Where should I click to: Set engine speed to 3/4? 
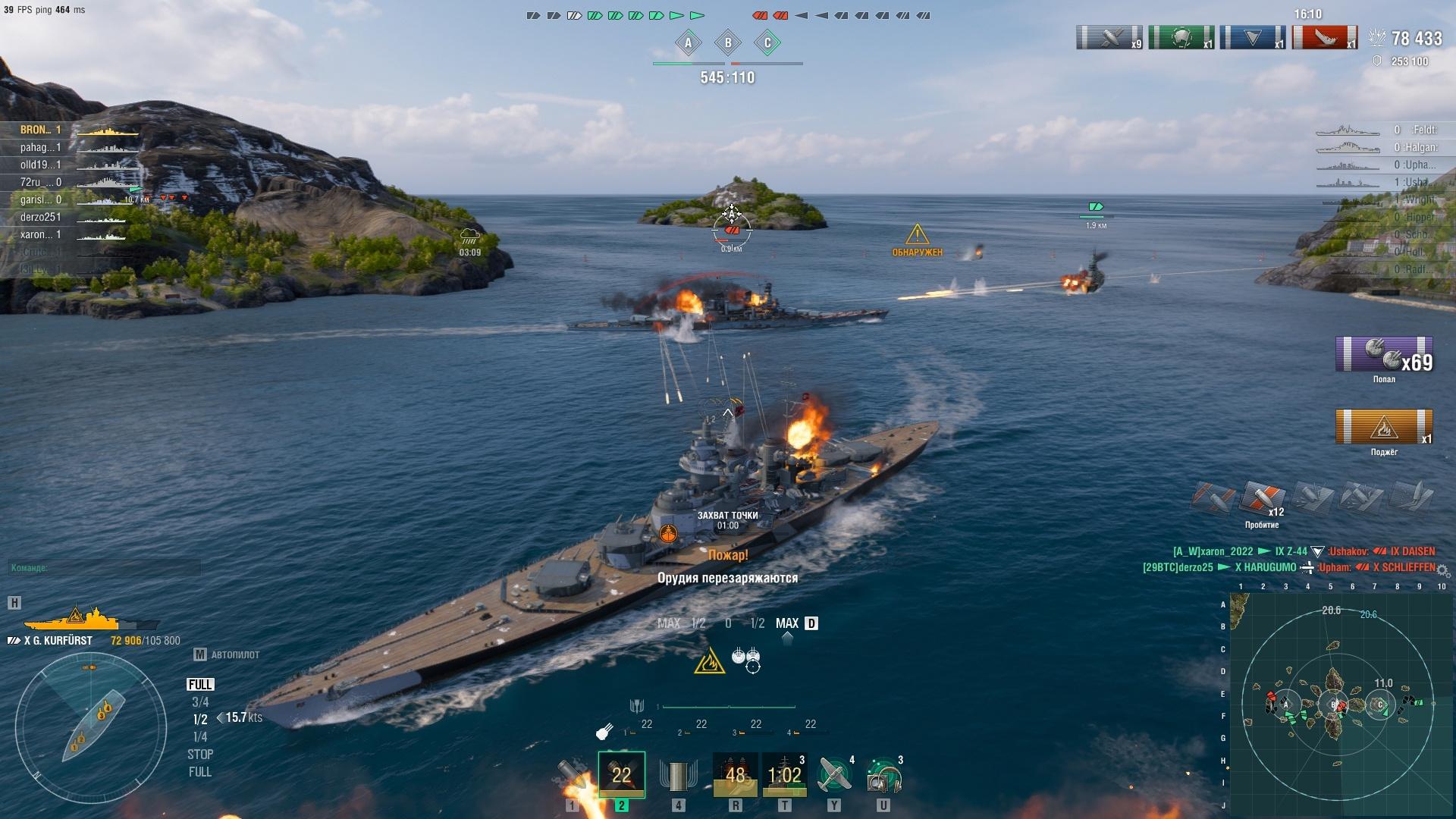pos(200,702)
